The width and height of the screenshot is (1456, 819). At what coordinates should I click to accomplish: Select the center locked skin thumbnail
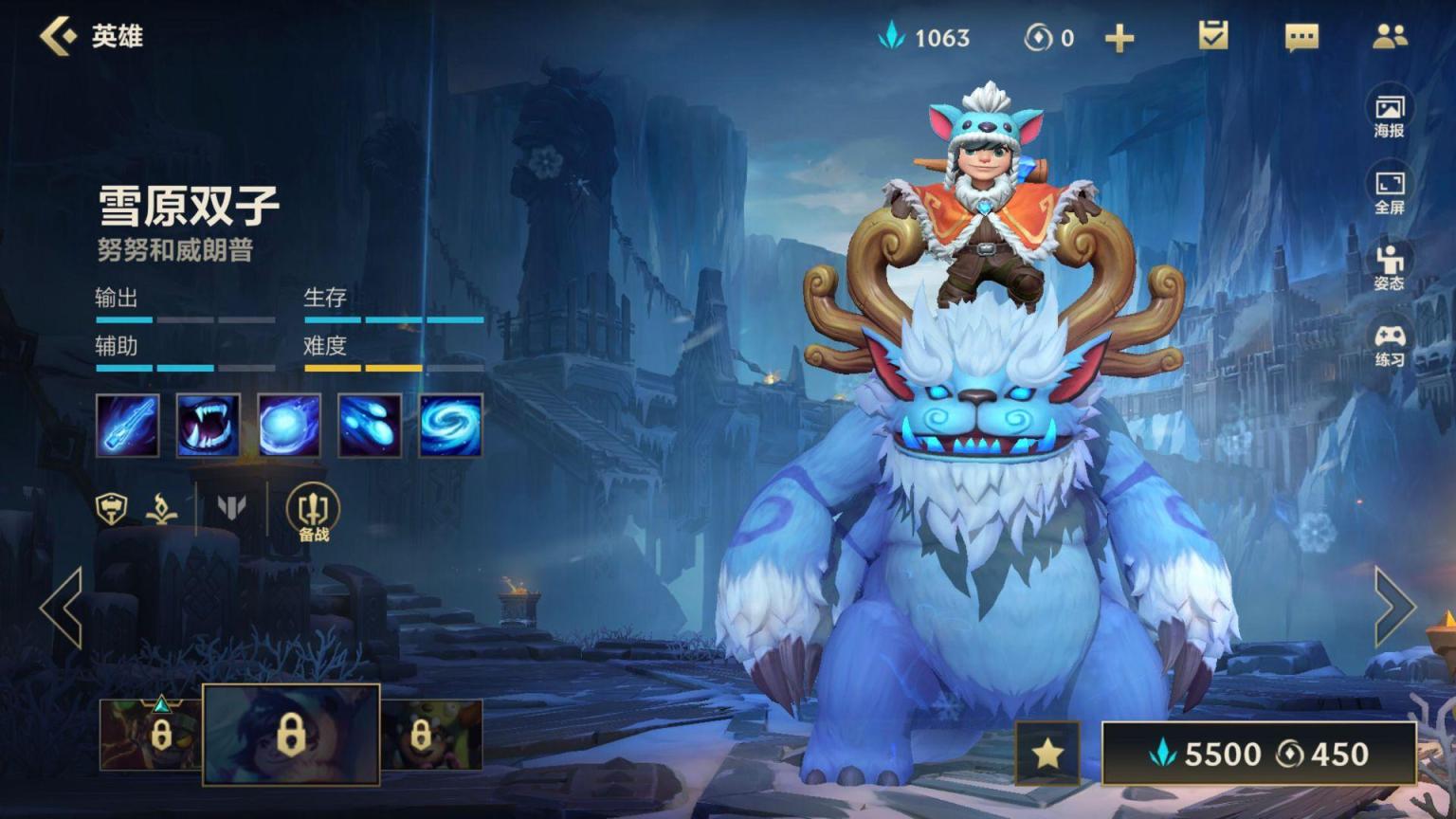coord(291,735)
